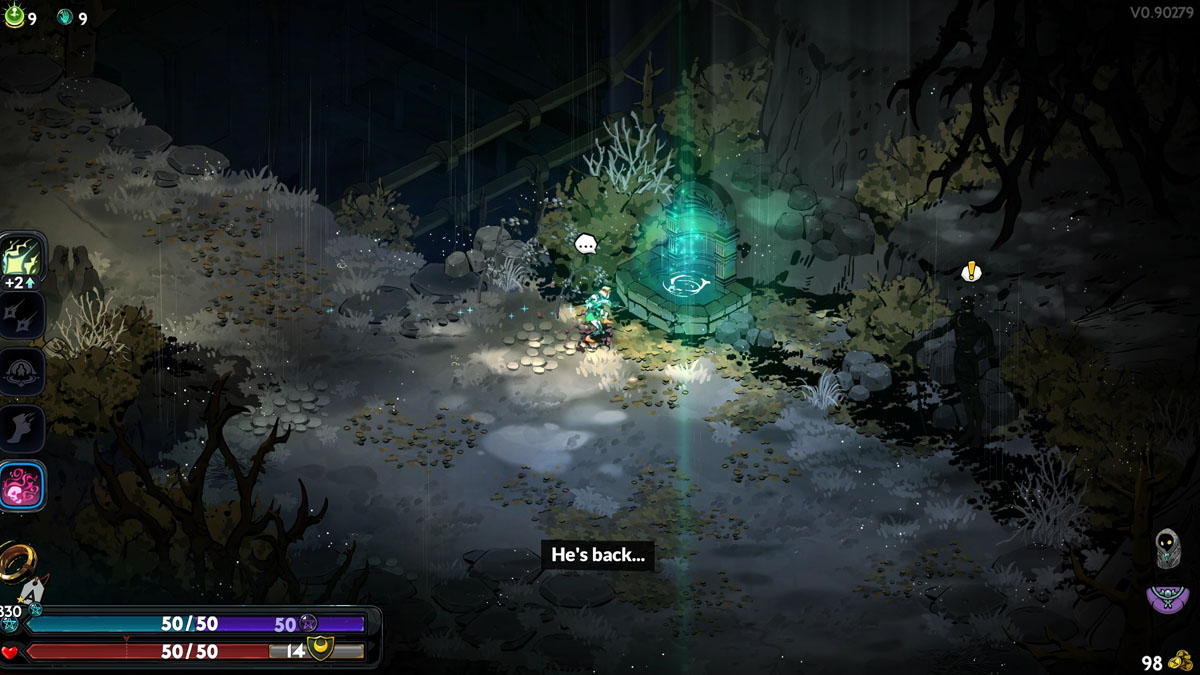The height and width of the screenshot is (675, 1200).
Task: Click the hooded shade icon
Action: click(1167, 546)
